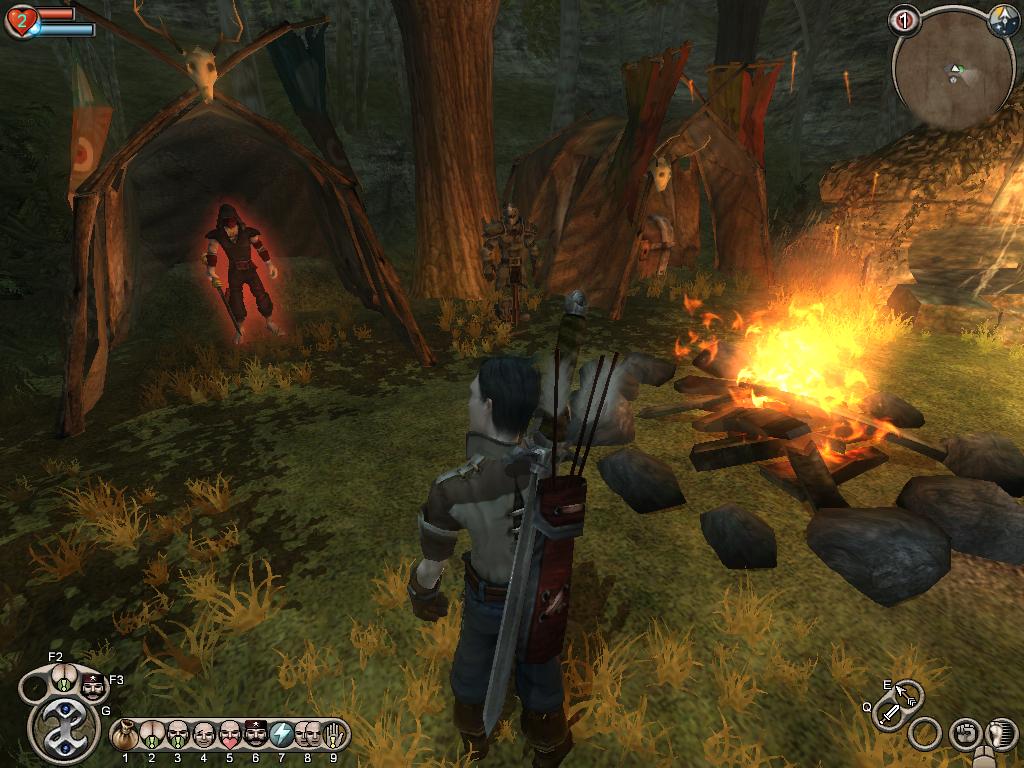This screenshot has height=768, width=1024.
Task: Toggle the fist action icon
Action: [964, 734]
